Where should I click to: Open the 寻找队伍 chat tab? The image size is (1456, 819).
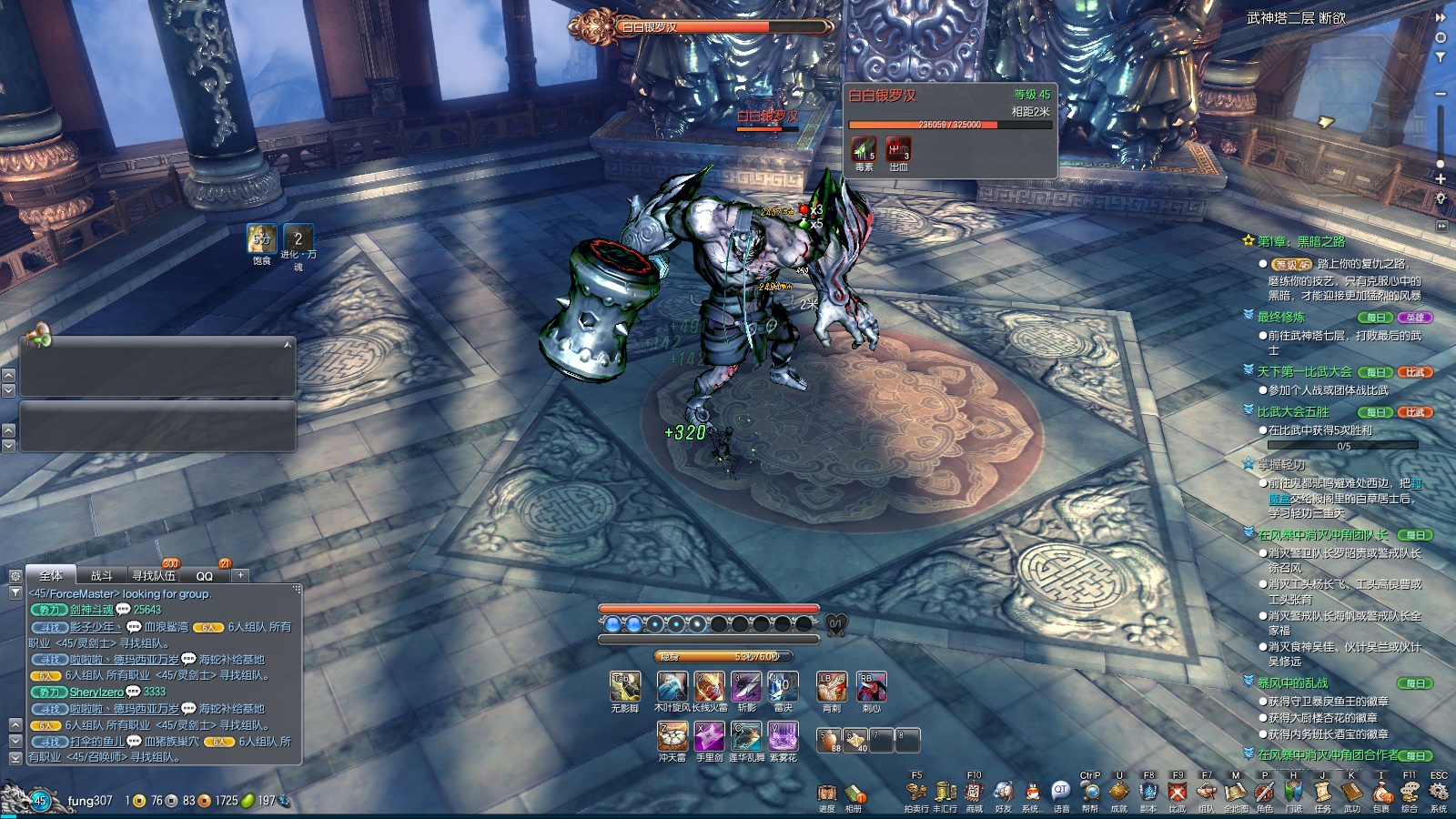coord(154,576)
